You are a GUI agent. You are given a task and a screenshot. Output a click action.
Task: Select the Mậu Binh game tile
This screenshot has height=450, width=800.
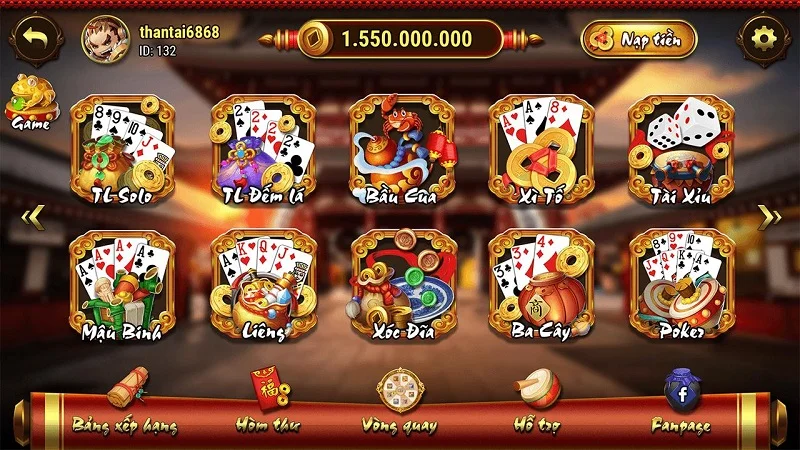122,286
